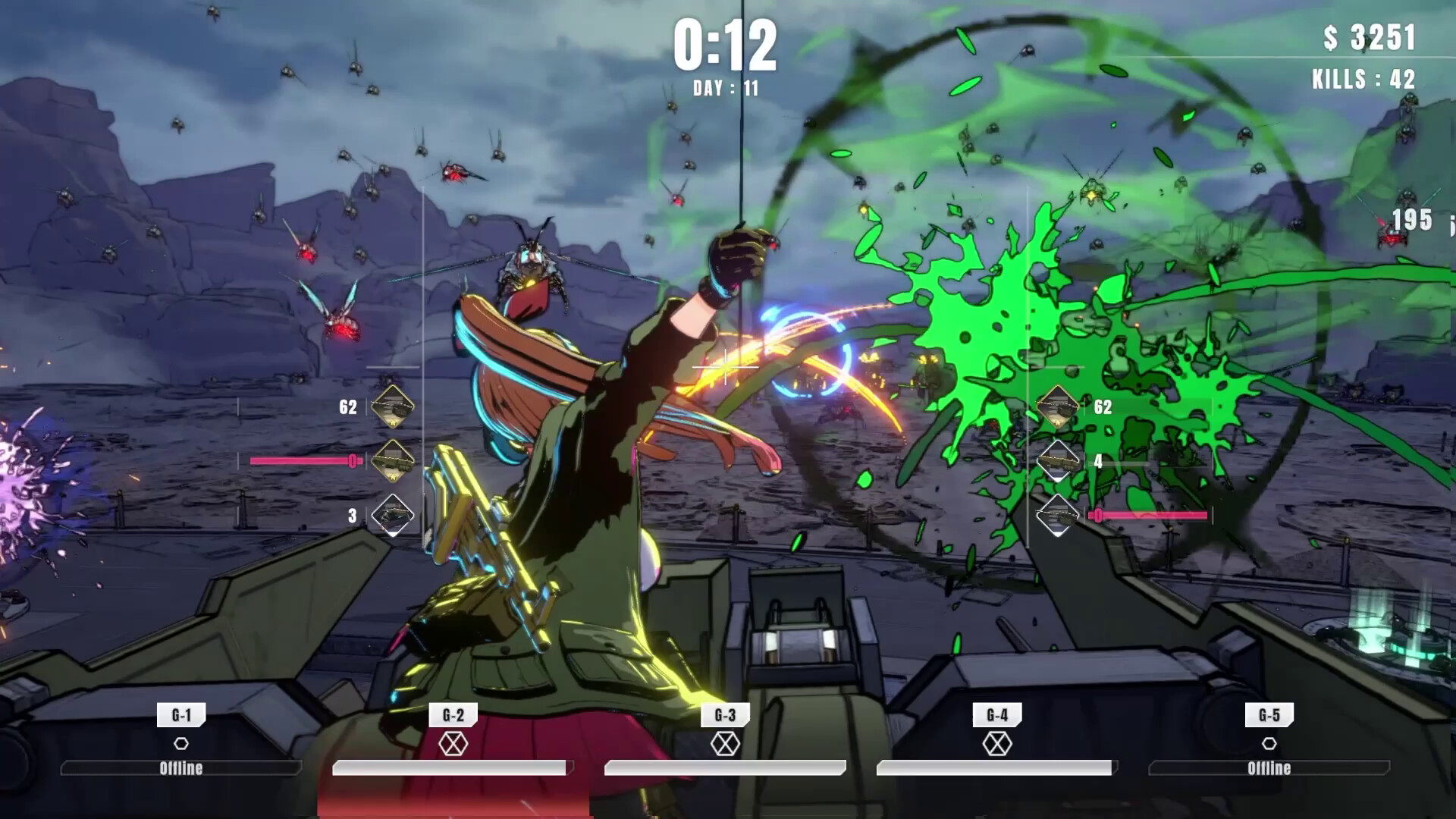This screenshot has height=819, width=1456.
Task: Choose the white-framed reloading weapon icon
Action: point(1058,515)
